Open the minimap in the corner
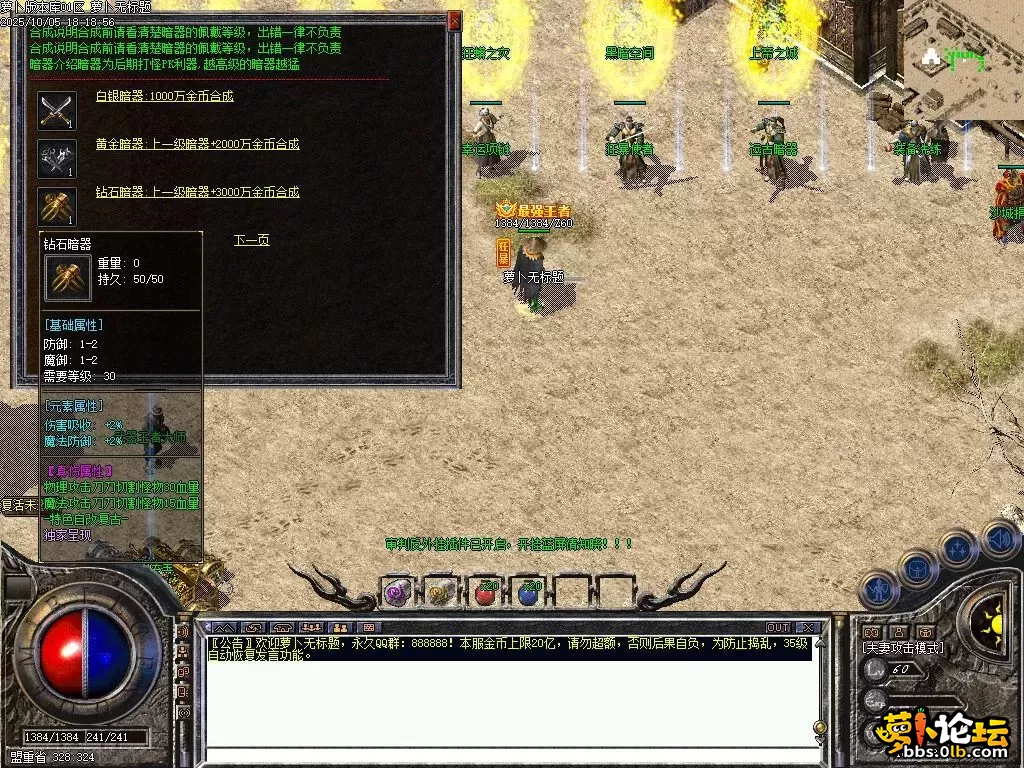Screen dimensions: 1024x768 pos(962,58)
